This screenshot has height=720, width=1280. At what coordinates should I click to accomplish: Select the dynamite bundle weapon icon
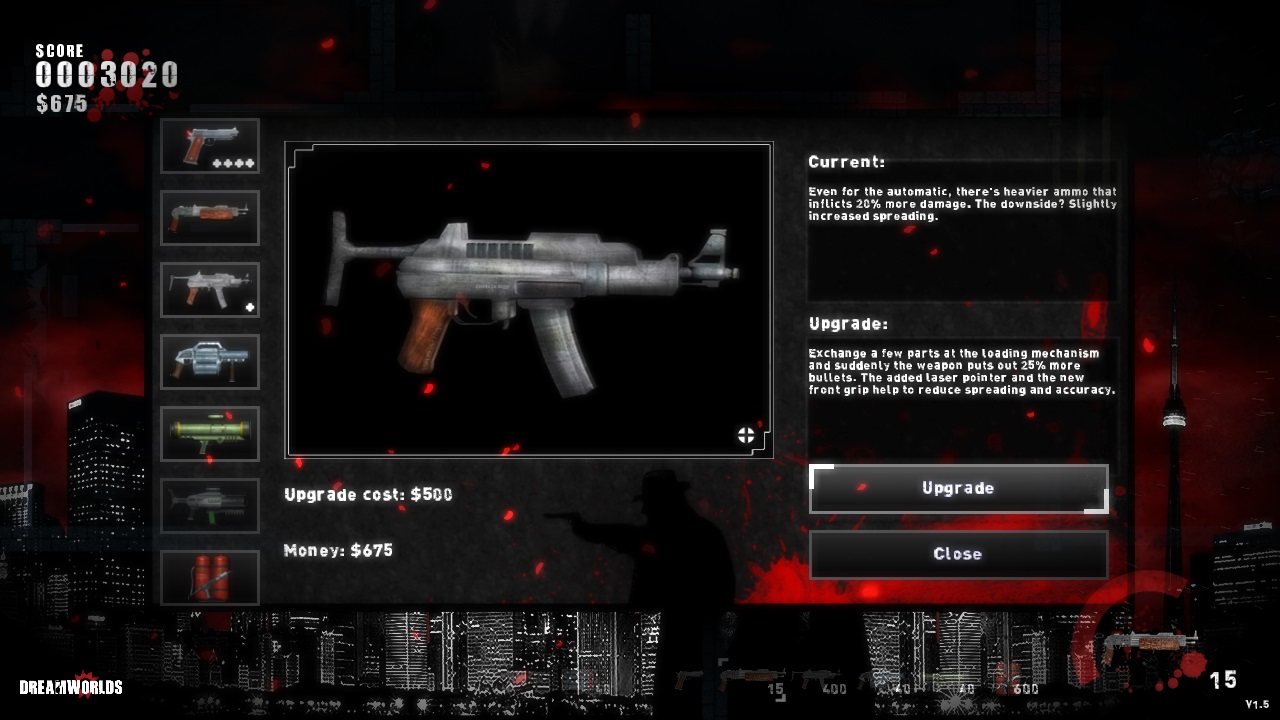[x=209, y=577]
